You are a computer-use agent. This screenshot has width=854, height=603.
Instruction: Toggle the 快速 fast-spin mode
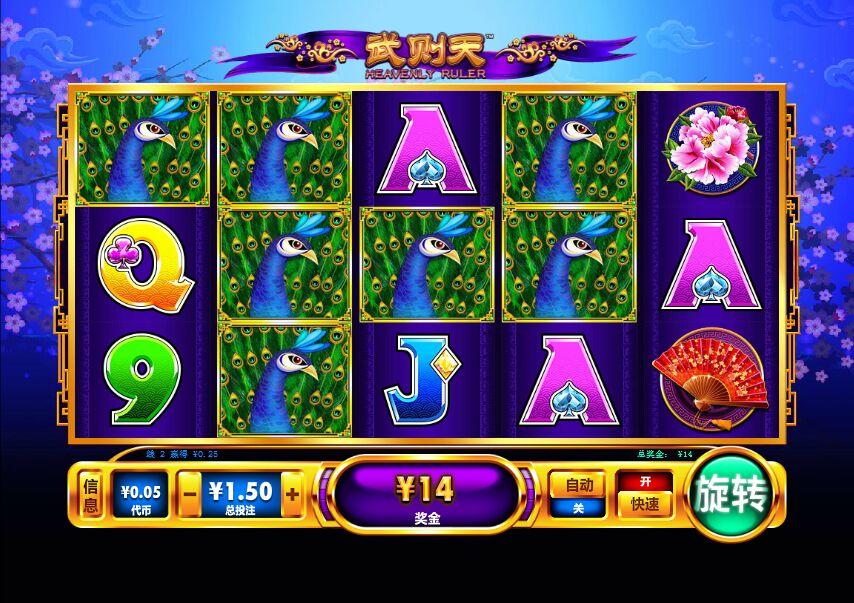(644, 503)
